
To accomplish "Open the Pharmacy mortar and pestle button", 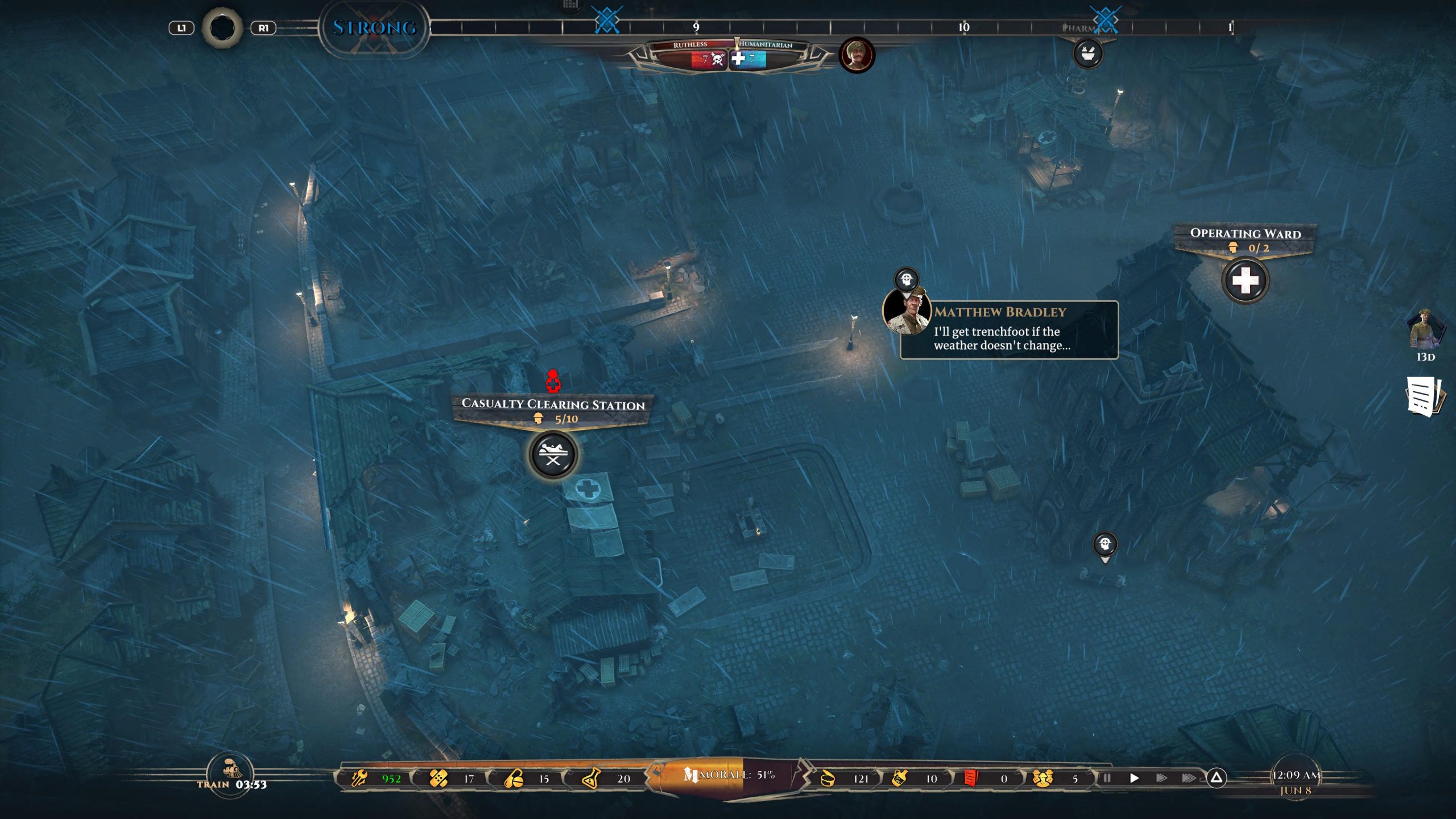I will [1087, 54].
